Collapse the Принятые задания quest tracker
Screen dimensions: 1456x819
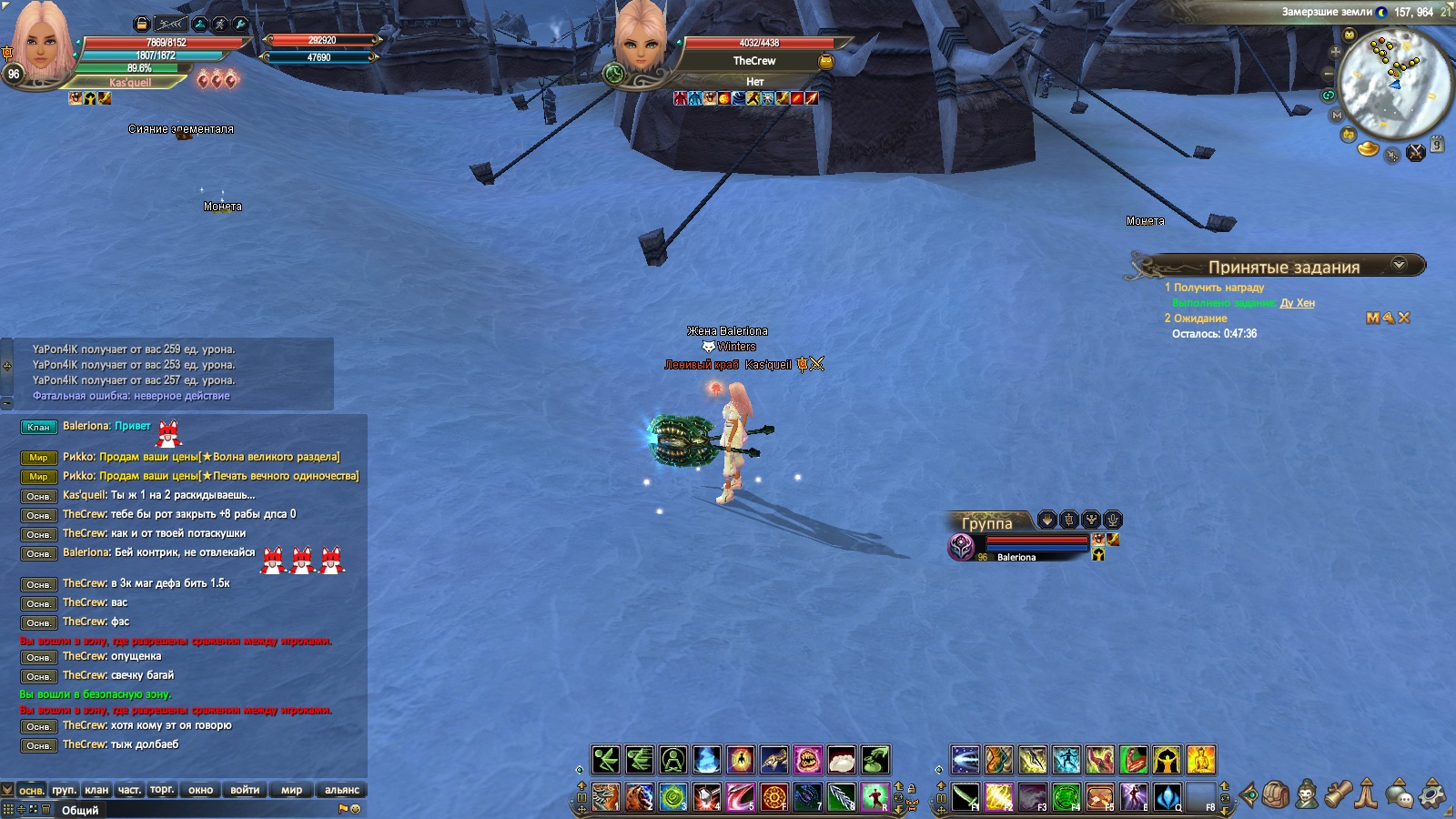click(x=1399, y=265)
